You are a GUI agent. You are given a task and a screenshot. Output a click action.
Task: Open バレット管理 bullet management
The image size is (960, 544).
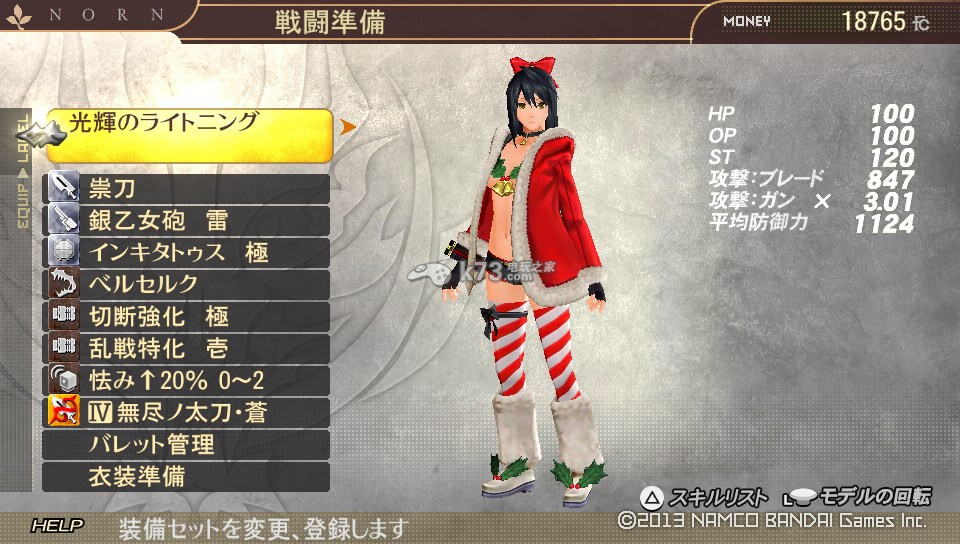[x=188, y=444]
